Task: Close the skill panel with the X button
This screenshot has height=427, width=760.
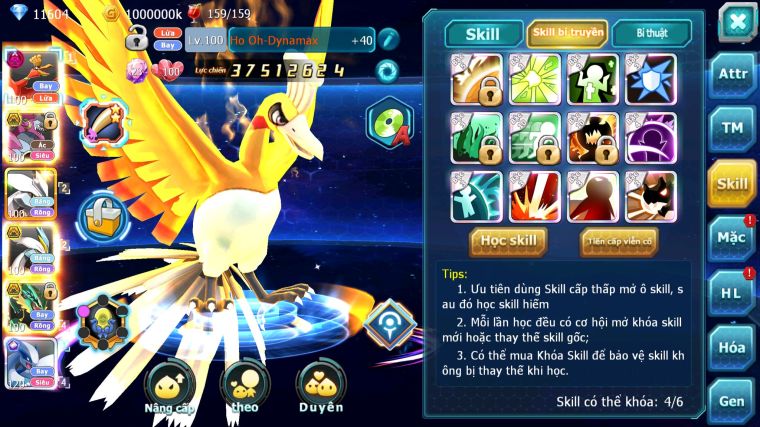Action: coord(736,20)
